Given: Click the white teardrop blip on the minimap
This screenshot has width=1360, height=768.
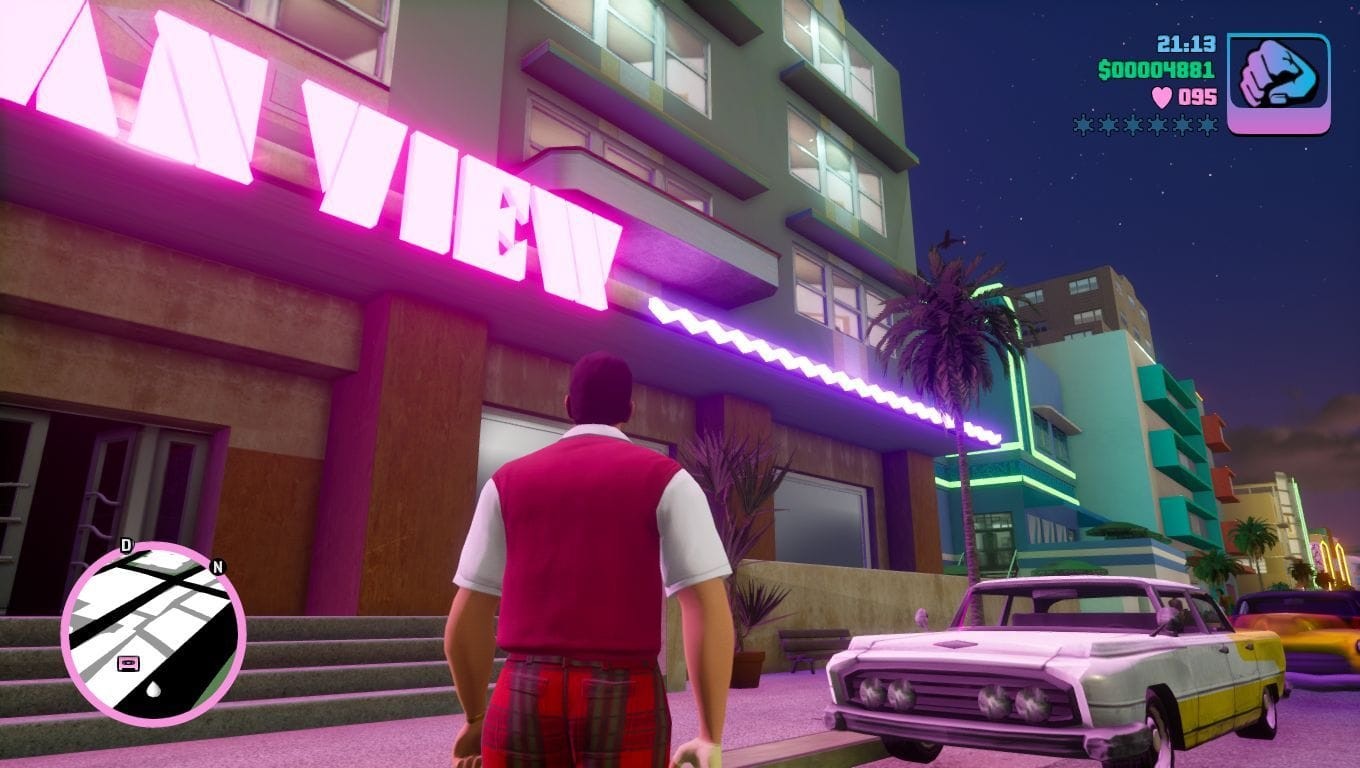Looking at the screenshot, I should pos(153,689).
